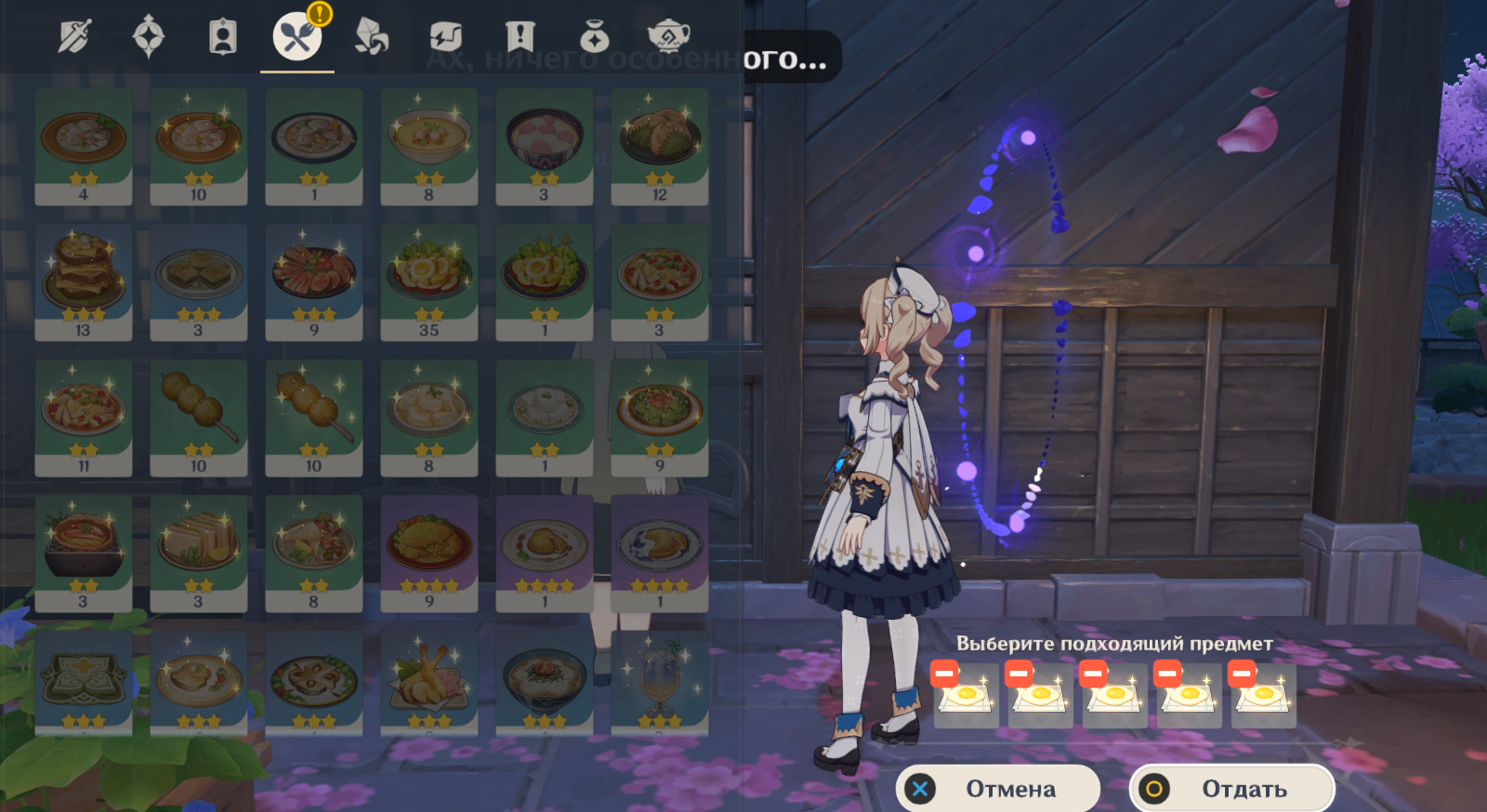Switch to the furnishings teapot tab
Viewport: 1487px width, 812px height.
(668, 37)
